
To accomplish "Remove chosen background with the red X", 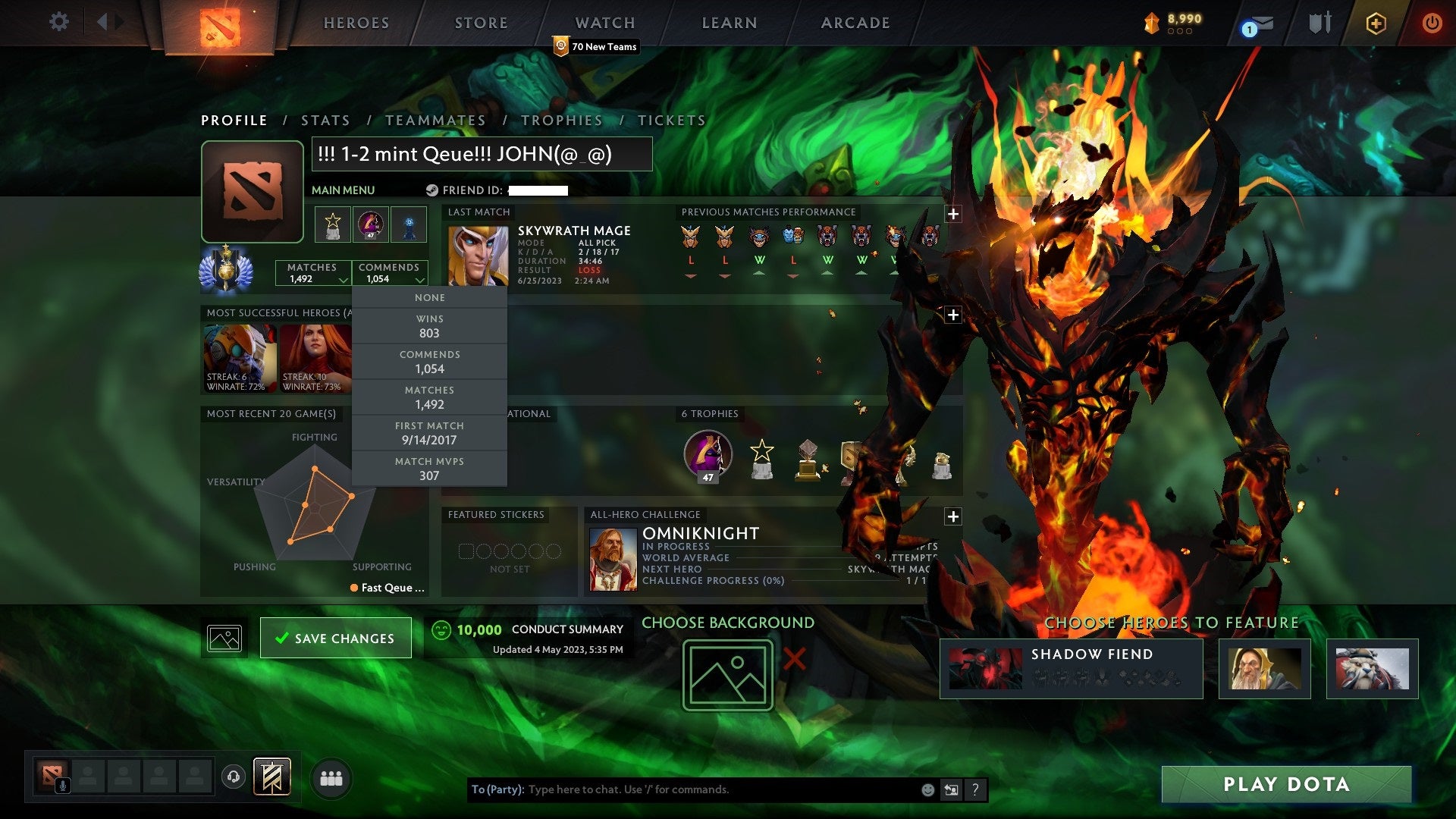I will [793, 658].
